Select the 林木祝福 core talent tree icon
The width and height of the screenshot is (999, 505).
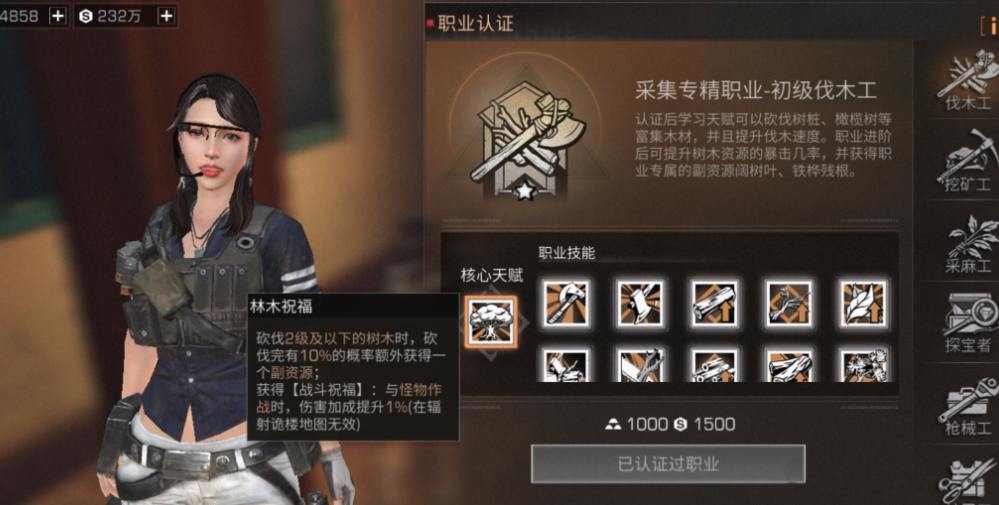tap(491, 320)
